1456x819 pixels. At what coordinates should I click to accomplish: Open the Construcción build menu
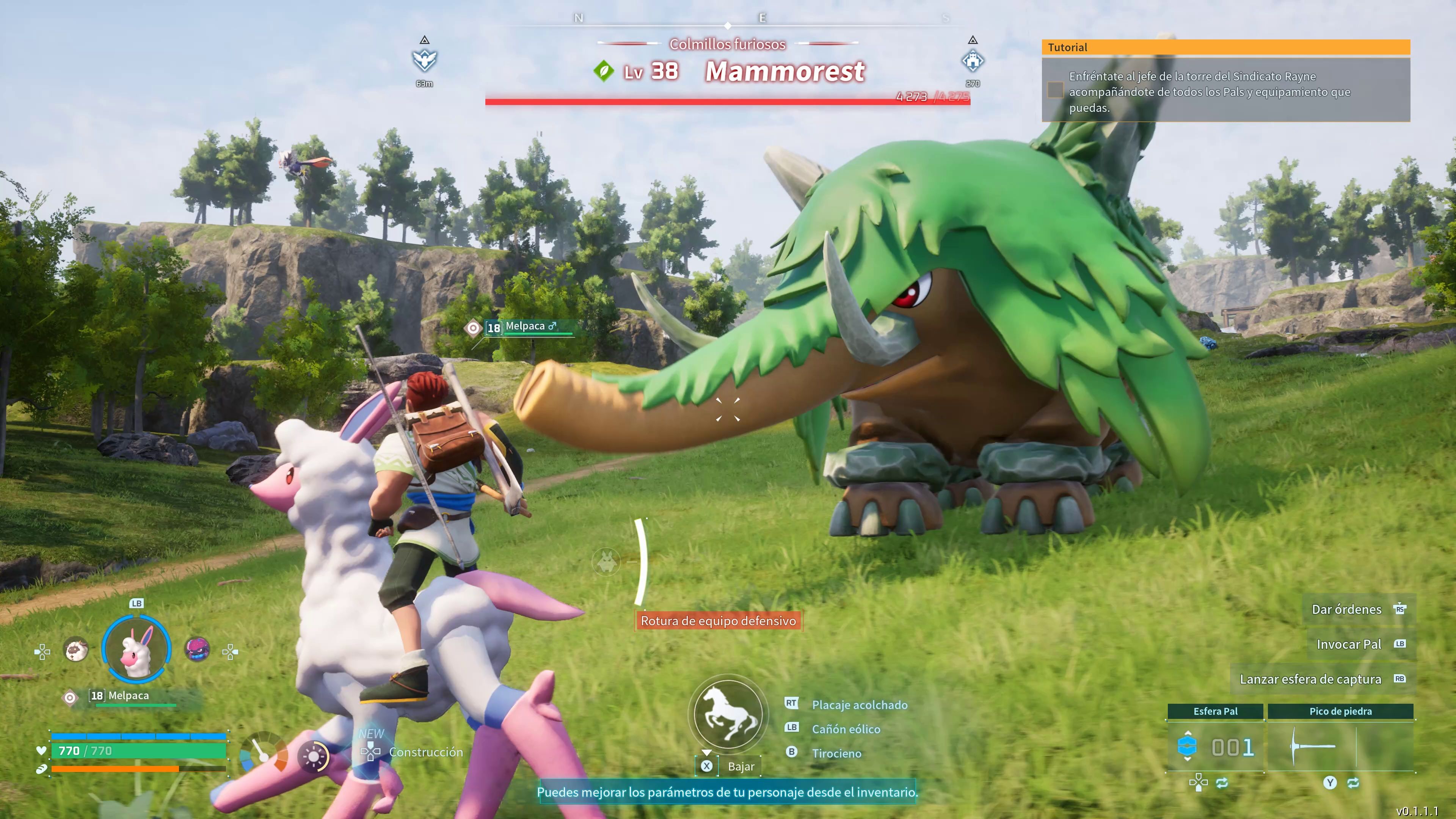425,752
